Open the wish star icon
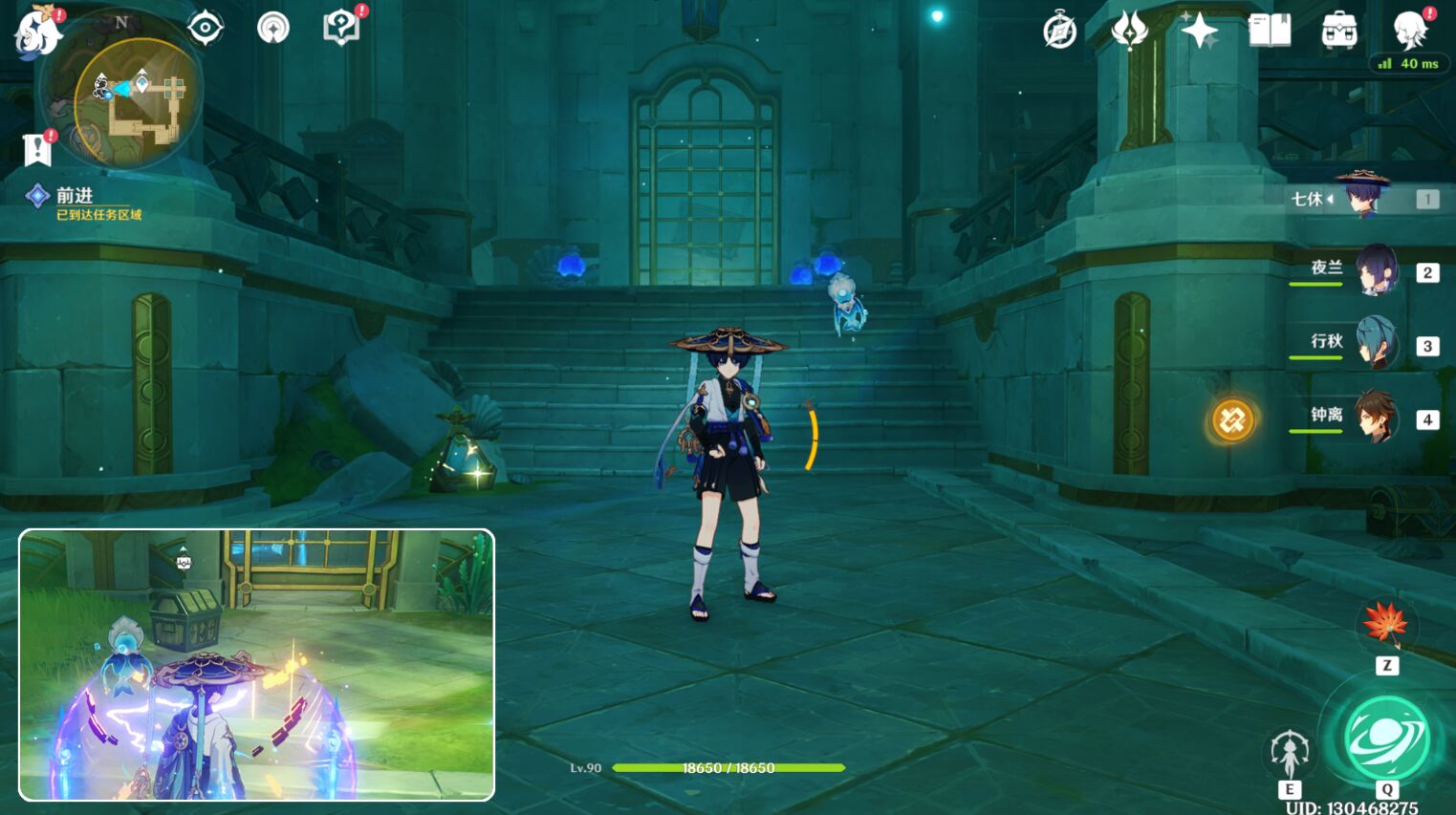Viewport: 1456px width, 815px height. pyautogui.click(x=1199, y=32)
